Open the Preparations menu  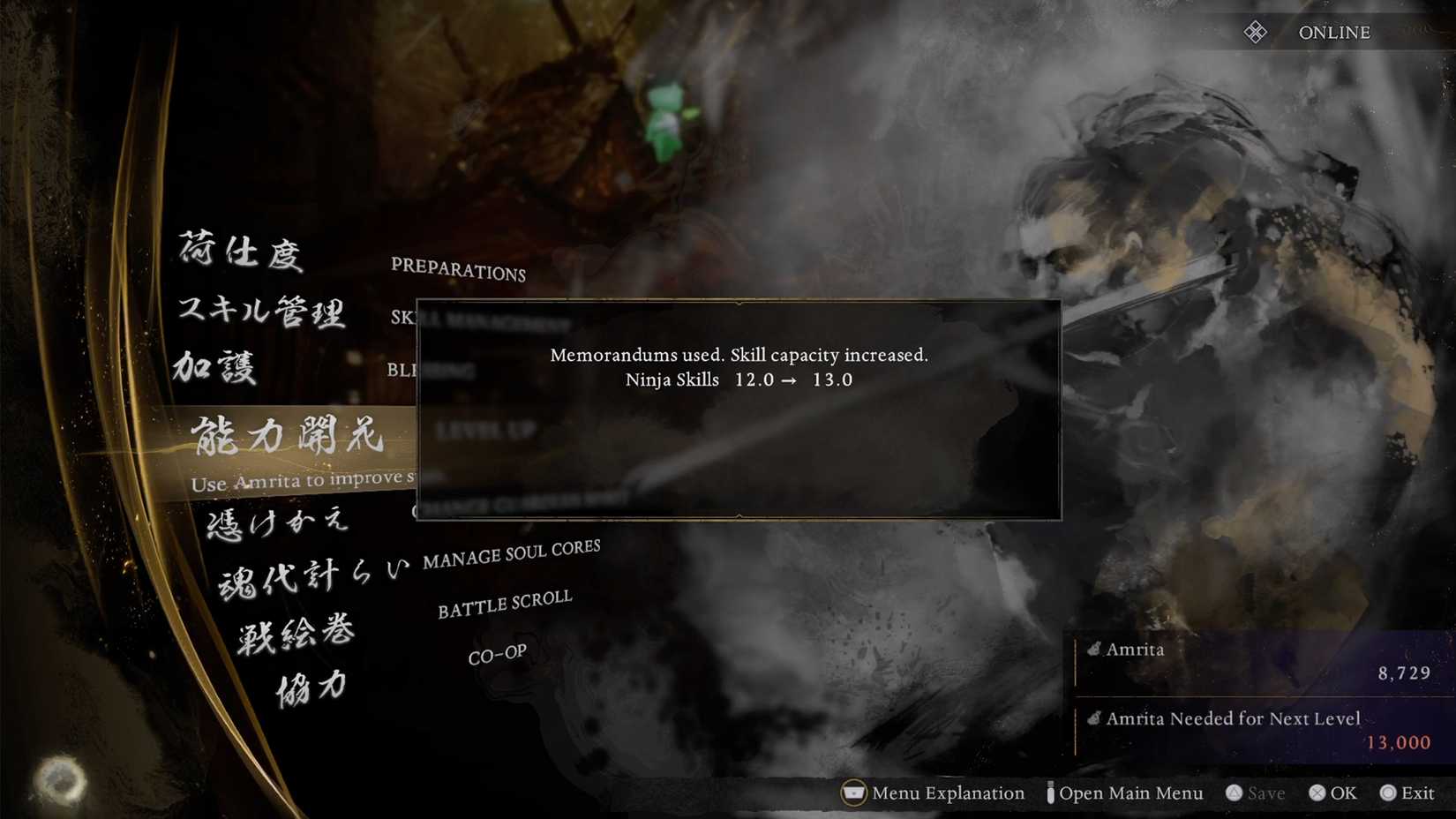click(459, 271)
